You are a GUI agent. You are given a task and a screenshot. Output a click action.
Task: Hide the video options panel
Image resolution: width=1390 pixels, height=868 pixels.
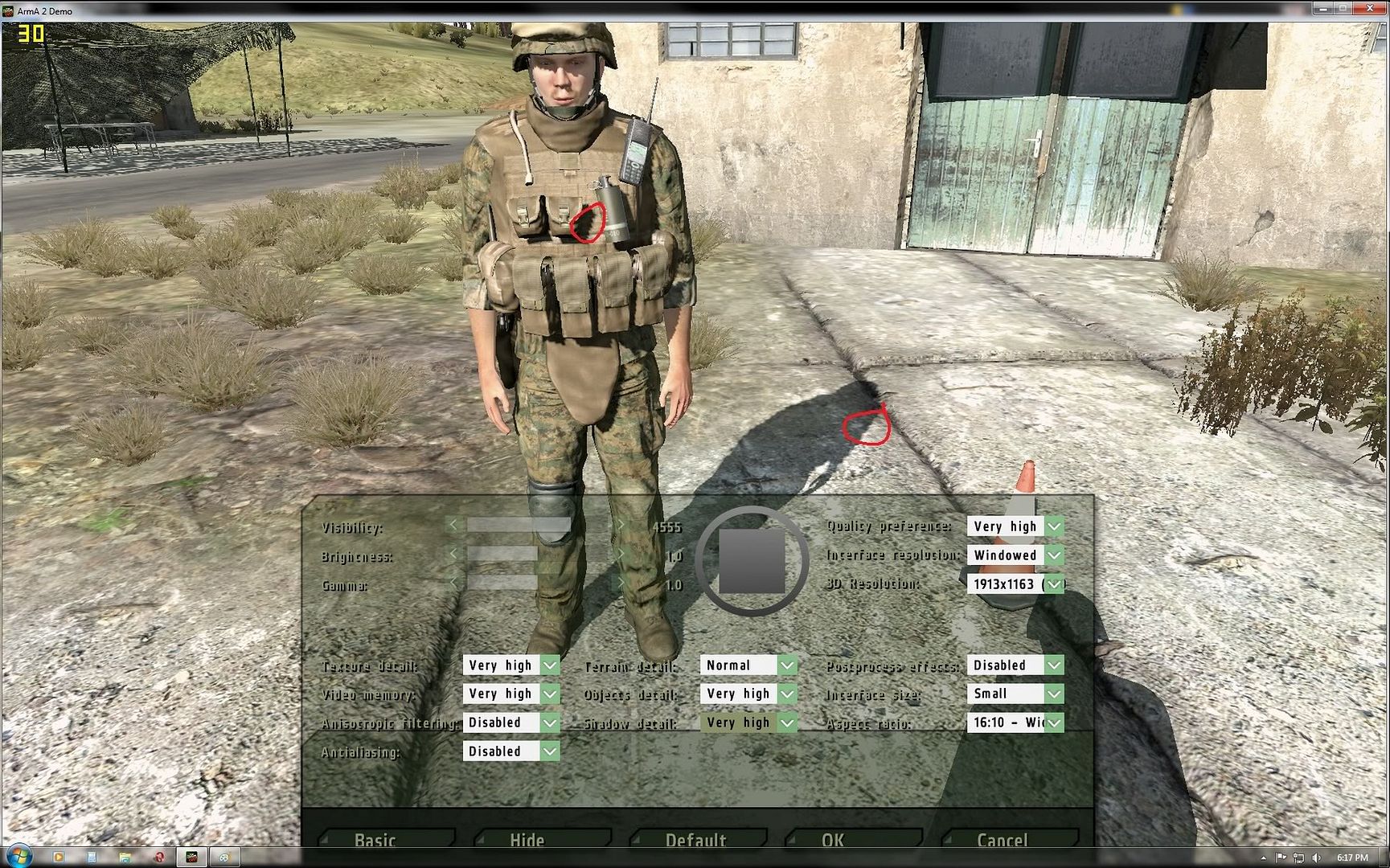pos(527,840)
